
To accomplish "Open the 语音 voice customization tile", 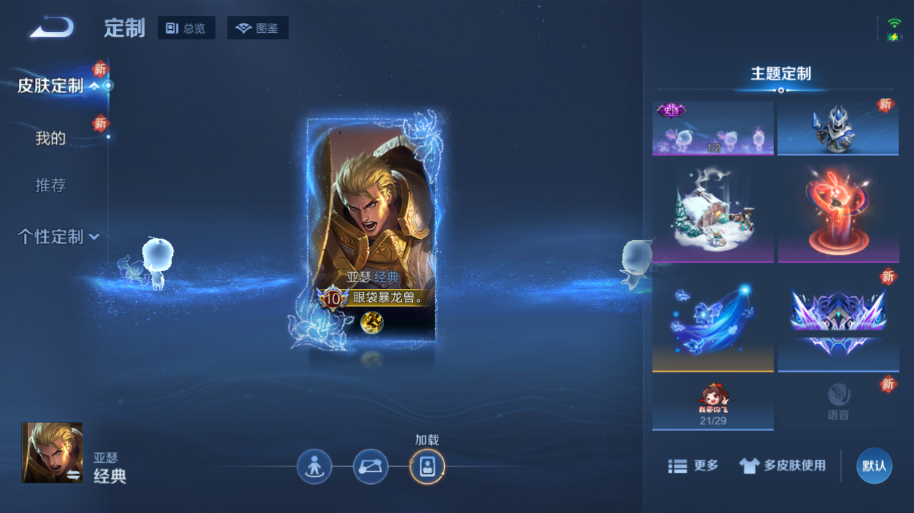I will pos(840,401).
